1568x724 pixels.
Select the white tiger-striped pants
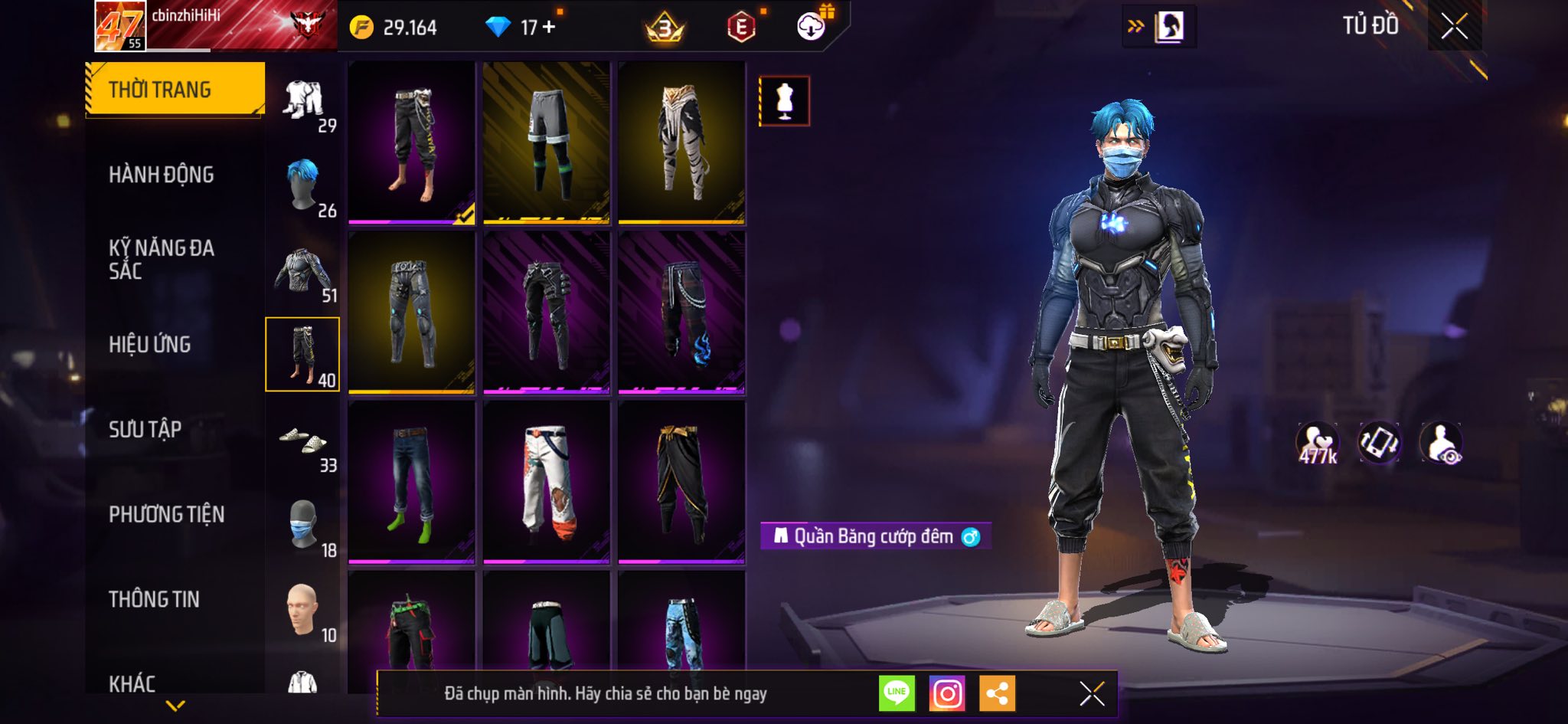(681, 143)
